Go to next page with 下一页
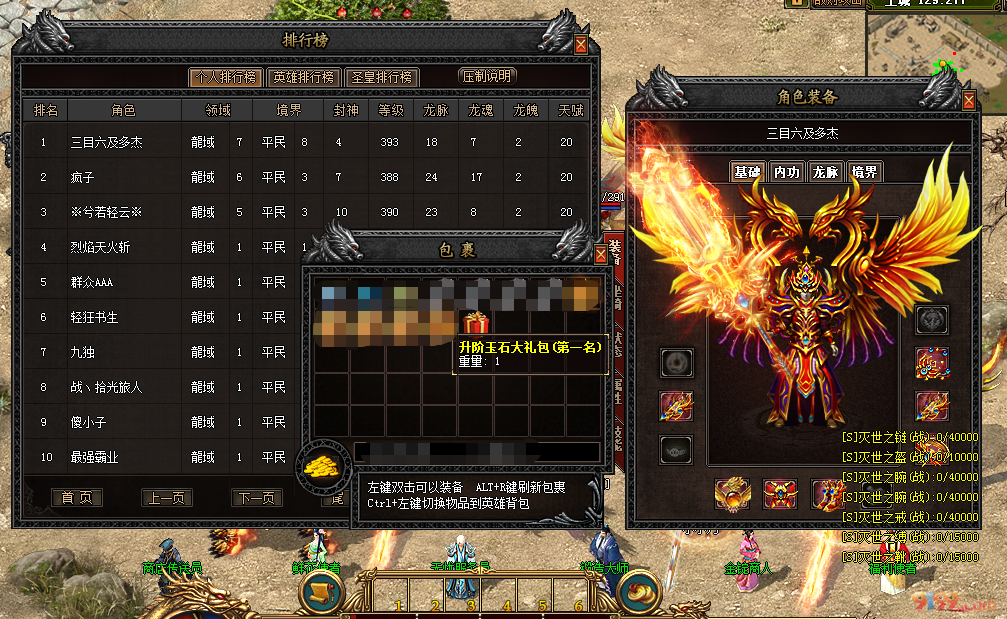 coord(257,497)
